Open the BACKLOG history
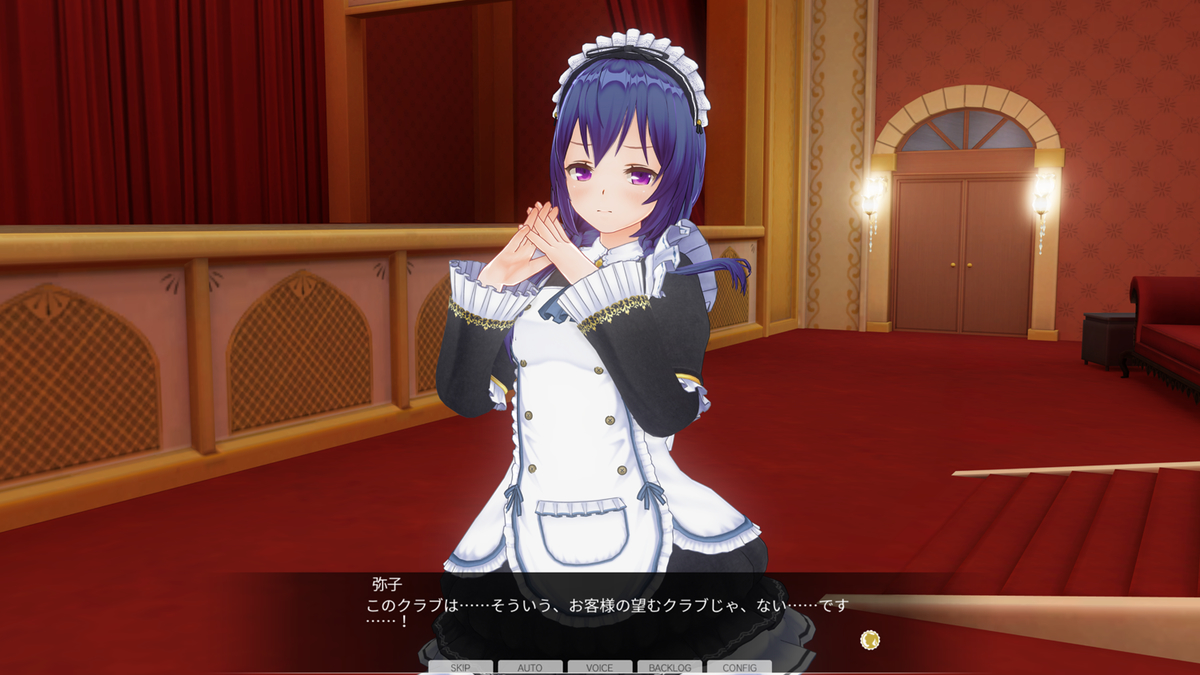 pos(669,667)
